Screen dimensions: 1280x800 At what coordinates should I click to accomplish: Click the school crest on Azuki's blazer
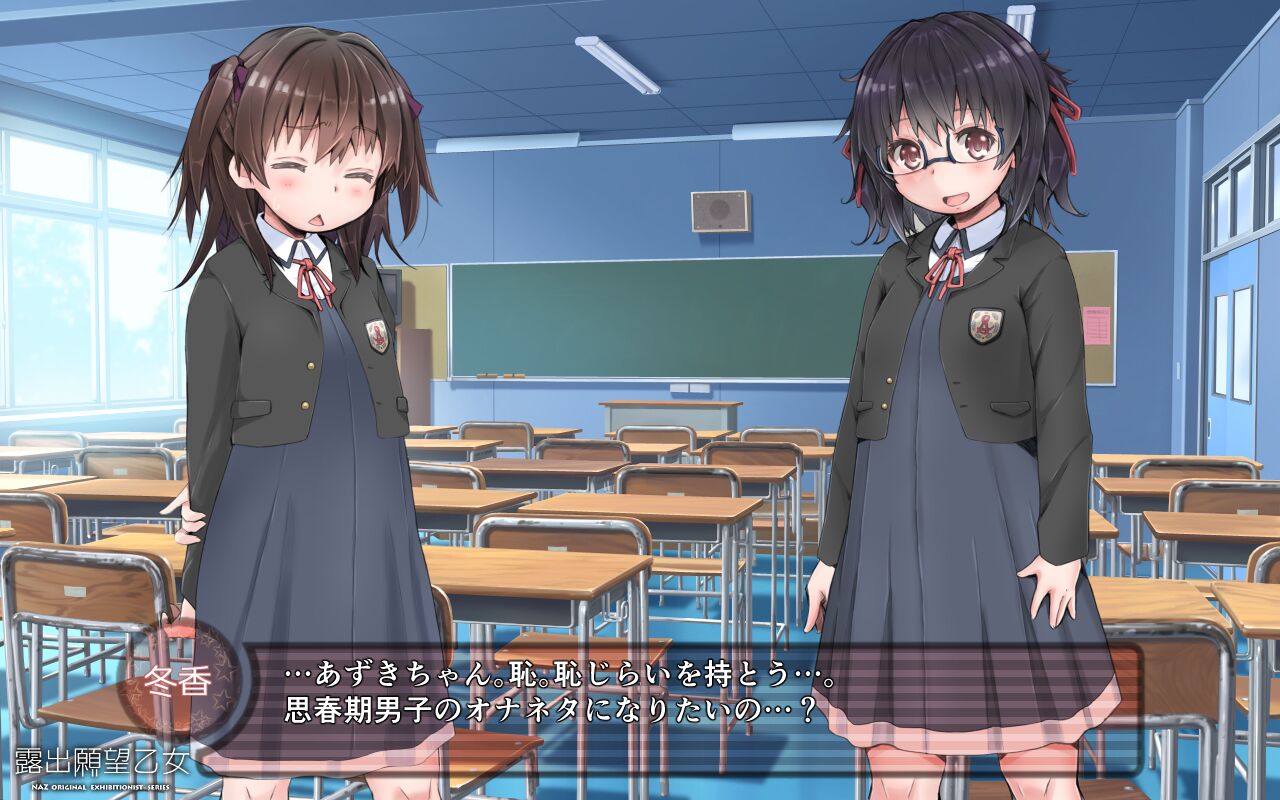tap(986, 323)
